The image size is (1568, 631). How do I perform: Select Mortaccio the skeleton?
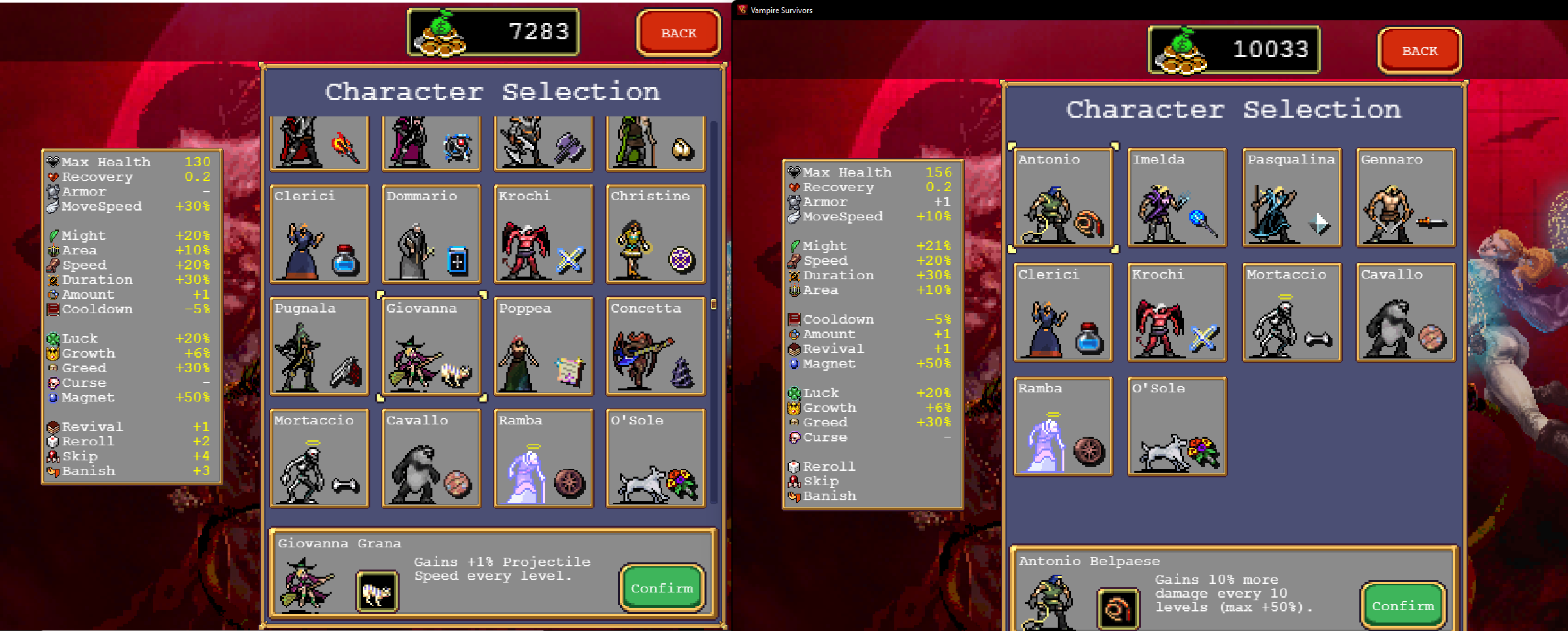click(x=1291, y=313)
